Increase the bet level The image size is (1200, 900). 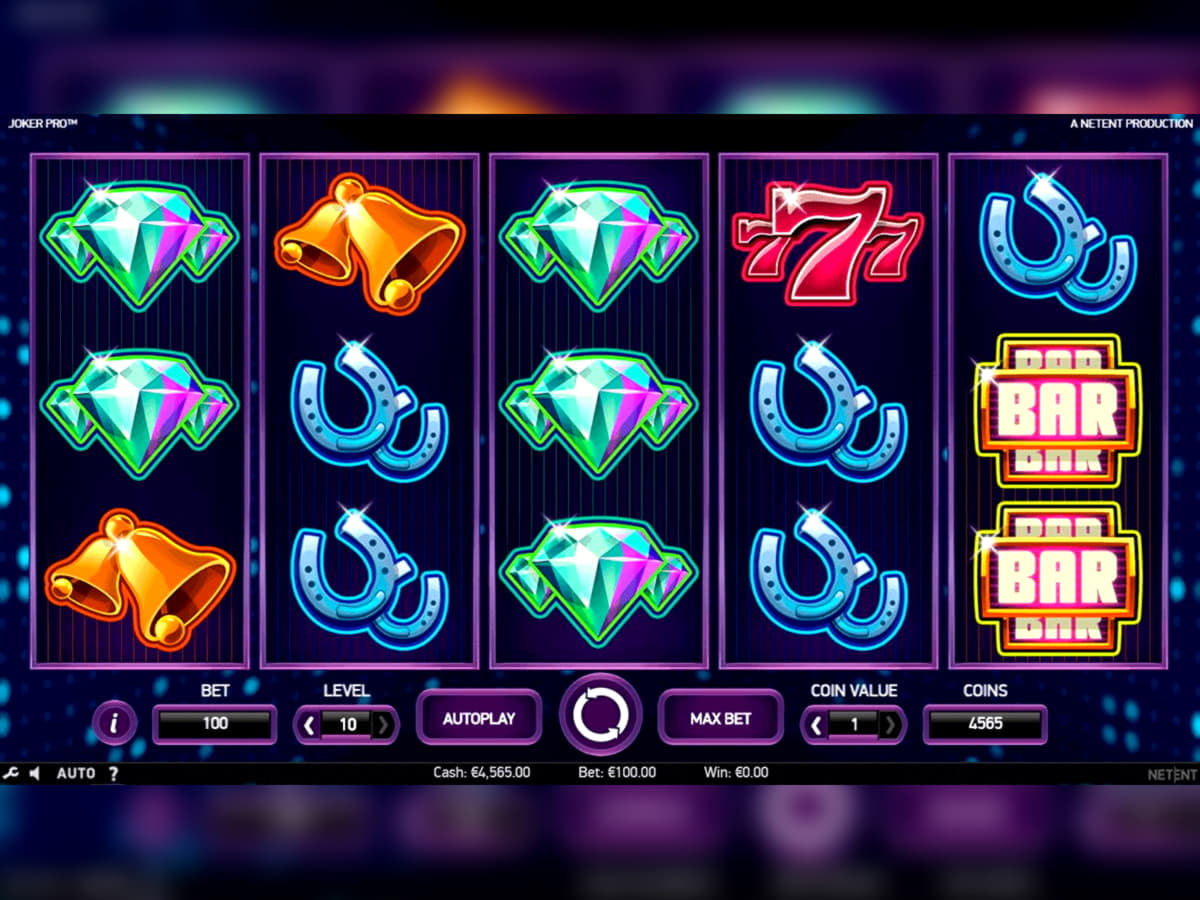[384, 724]
